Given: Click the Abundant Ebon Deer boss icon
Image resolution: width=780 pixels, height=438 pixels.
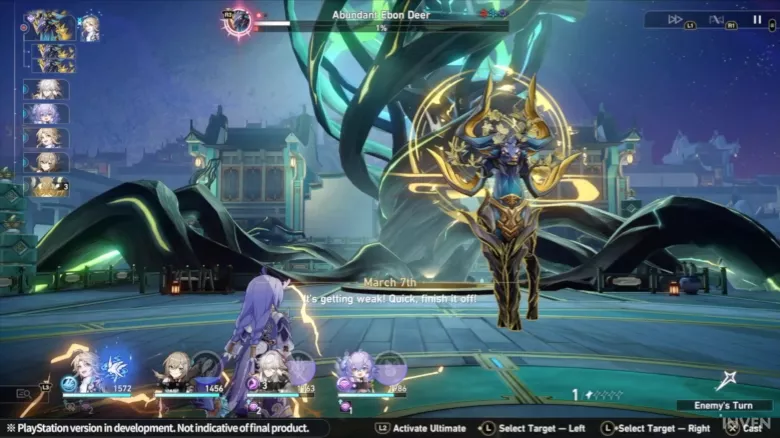Looking at the screenshot, I should 238,21.
